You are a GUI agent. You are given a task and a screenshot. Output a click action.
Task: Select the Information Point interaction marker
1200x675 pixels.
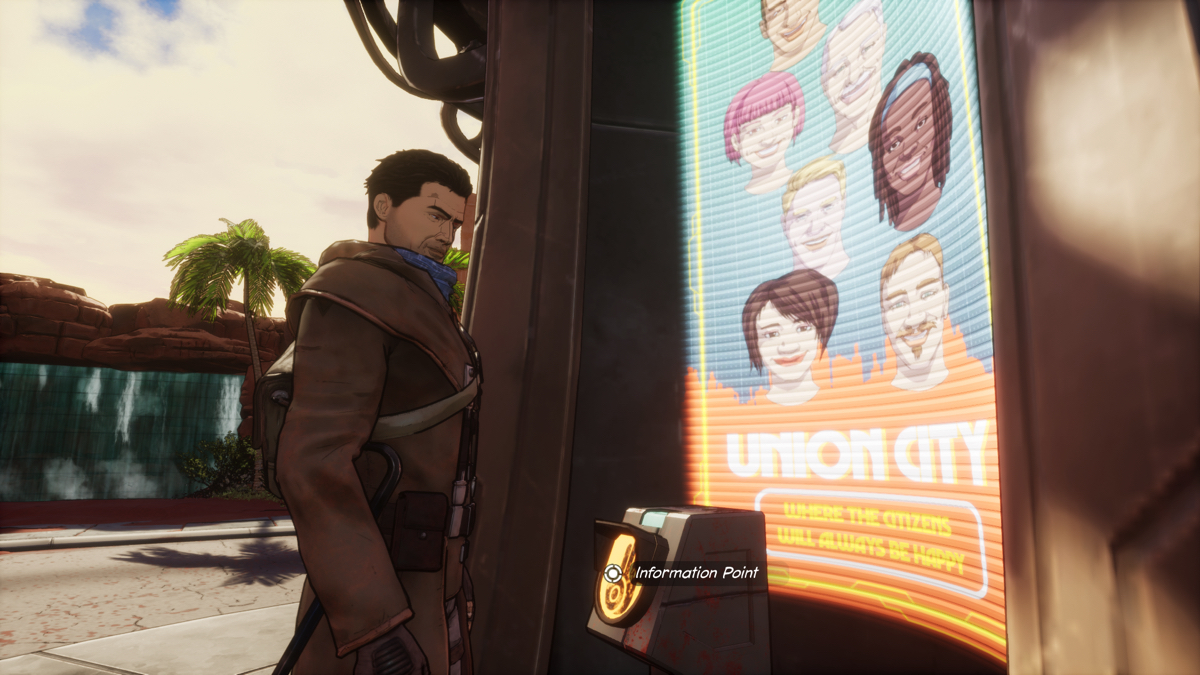(x=613, y=573)
